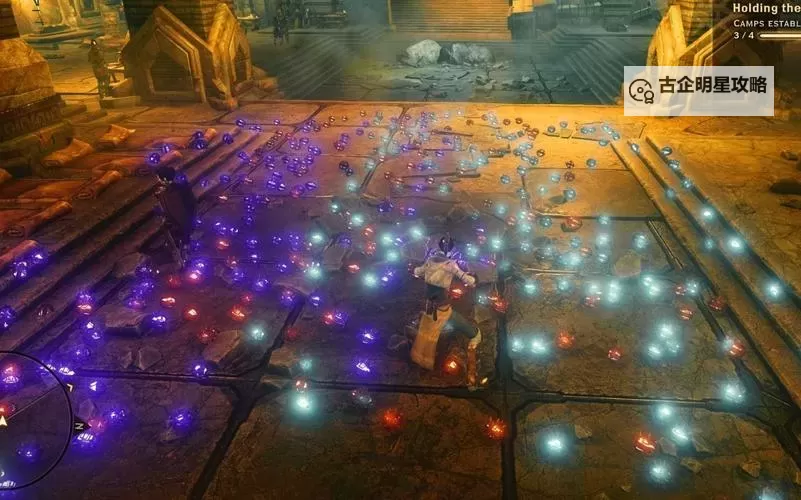801x500 pixels.
Task: Open the "Holding the" quest tracker
Action: (x=766, y=8)
